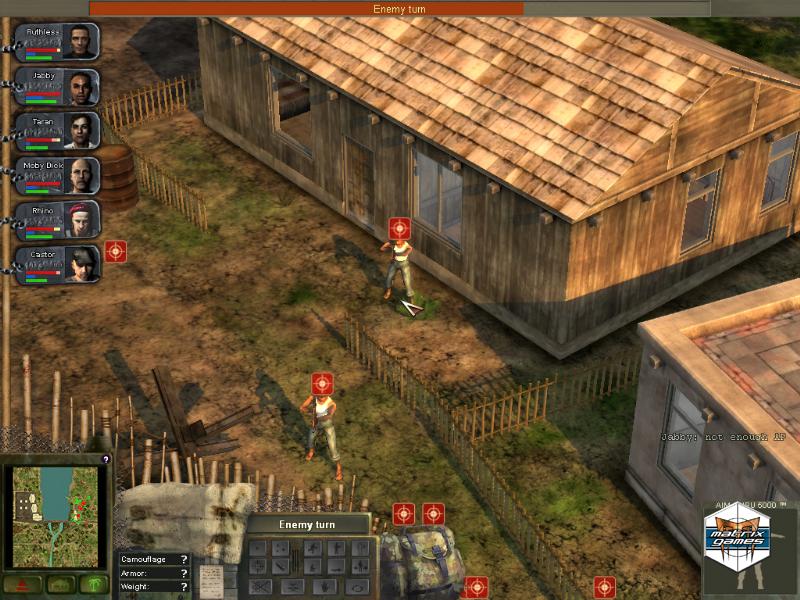This screenshot has width=800, height=600.
Task: Click the grey middle button below the minimap
Action: [58, 585]
